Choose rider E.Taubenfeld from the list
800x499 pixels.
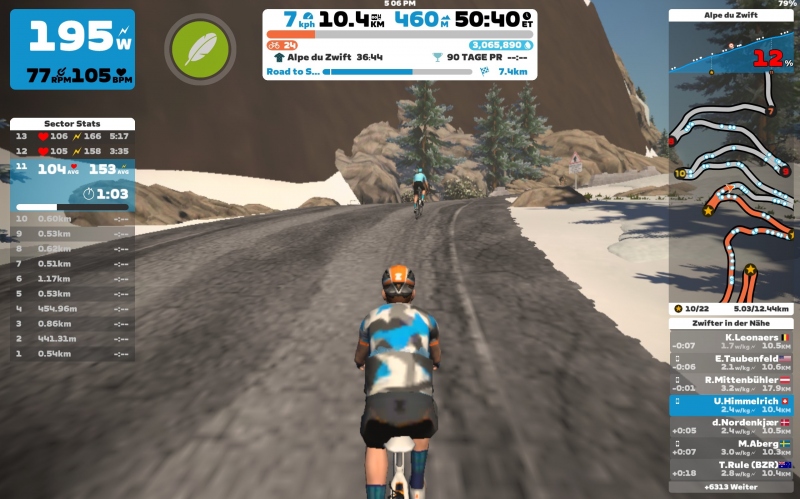731,363
